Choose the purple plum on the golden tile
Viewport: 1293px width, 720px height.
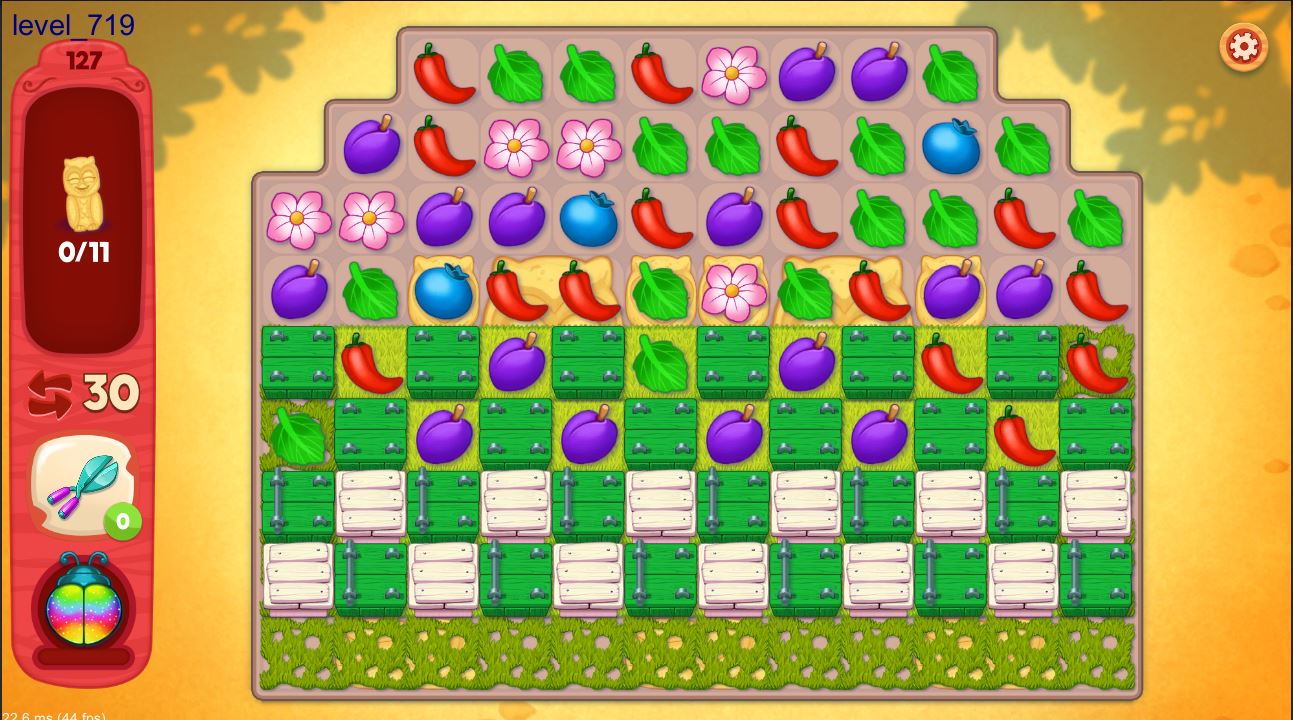951,291
